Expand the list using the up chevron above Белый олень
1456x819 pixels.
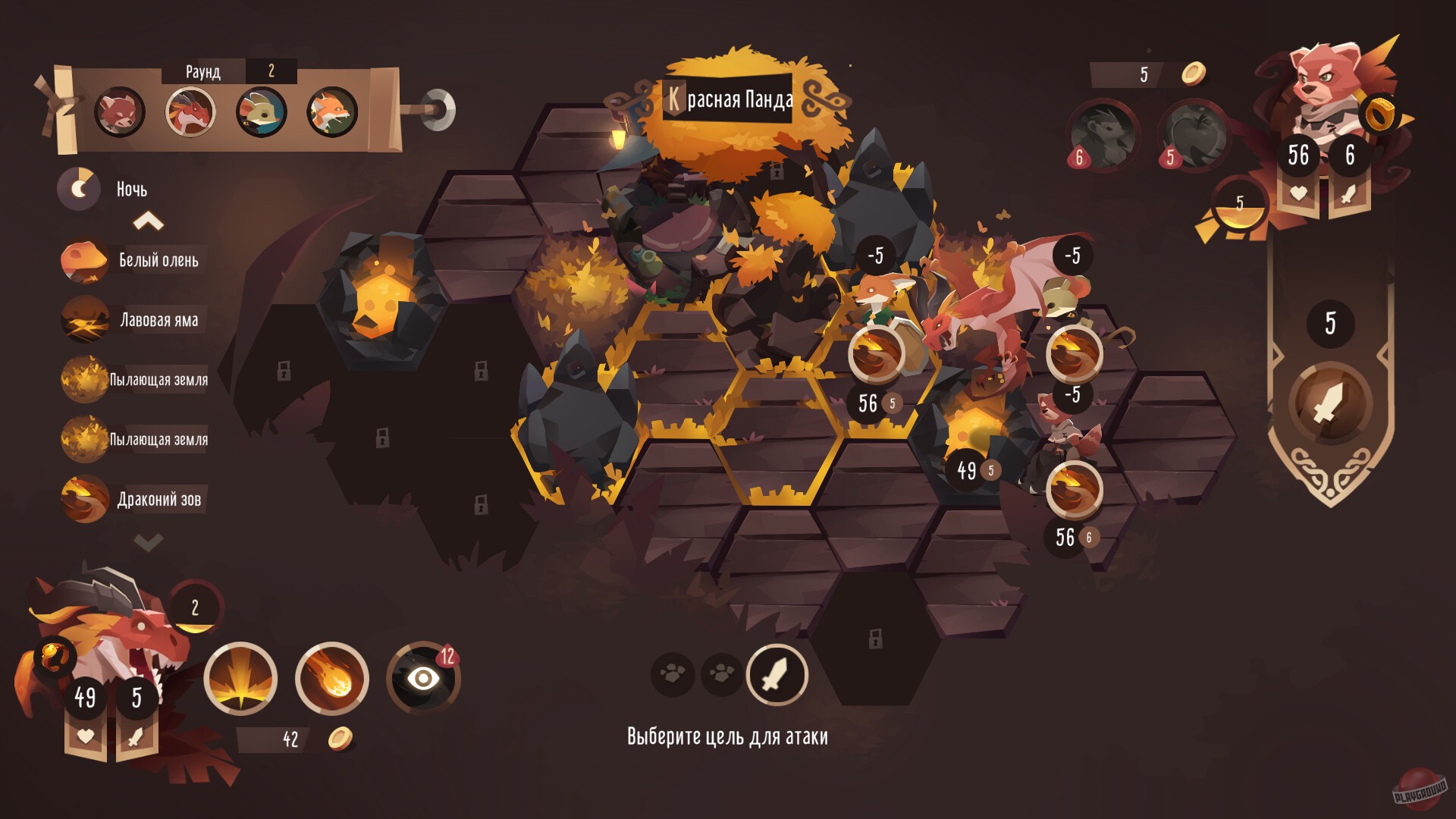coord(149,220)
